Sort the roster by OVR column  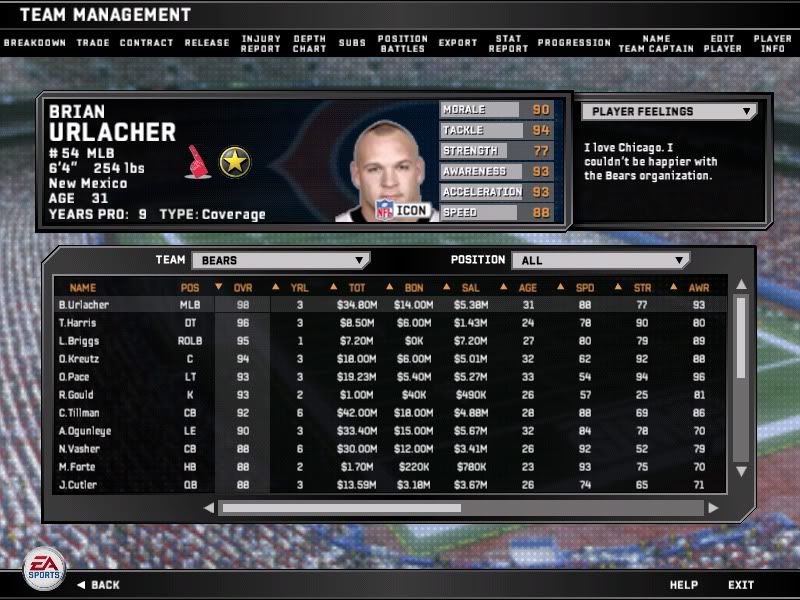tap(243, 288)
